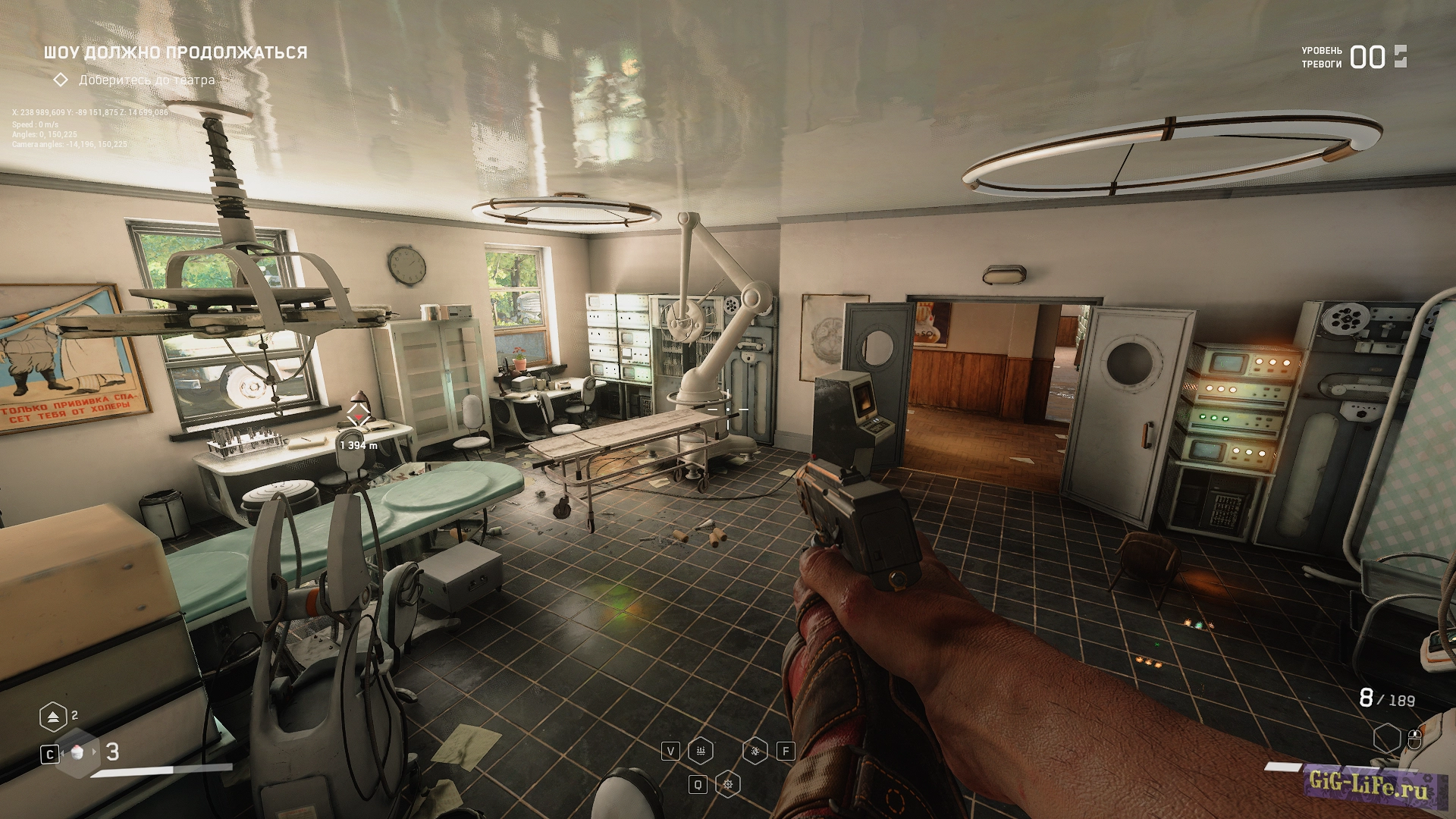Click the empty hexagon slot under the ammo count
This screenshot has width=1456, height=819.
[x=1386, y=738]
